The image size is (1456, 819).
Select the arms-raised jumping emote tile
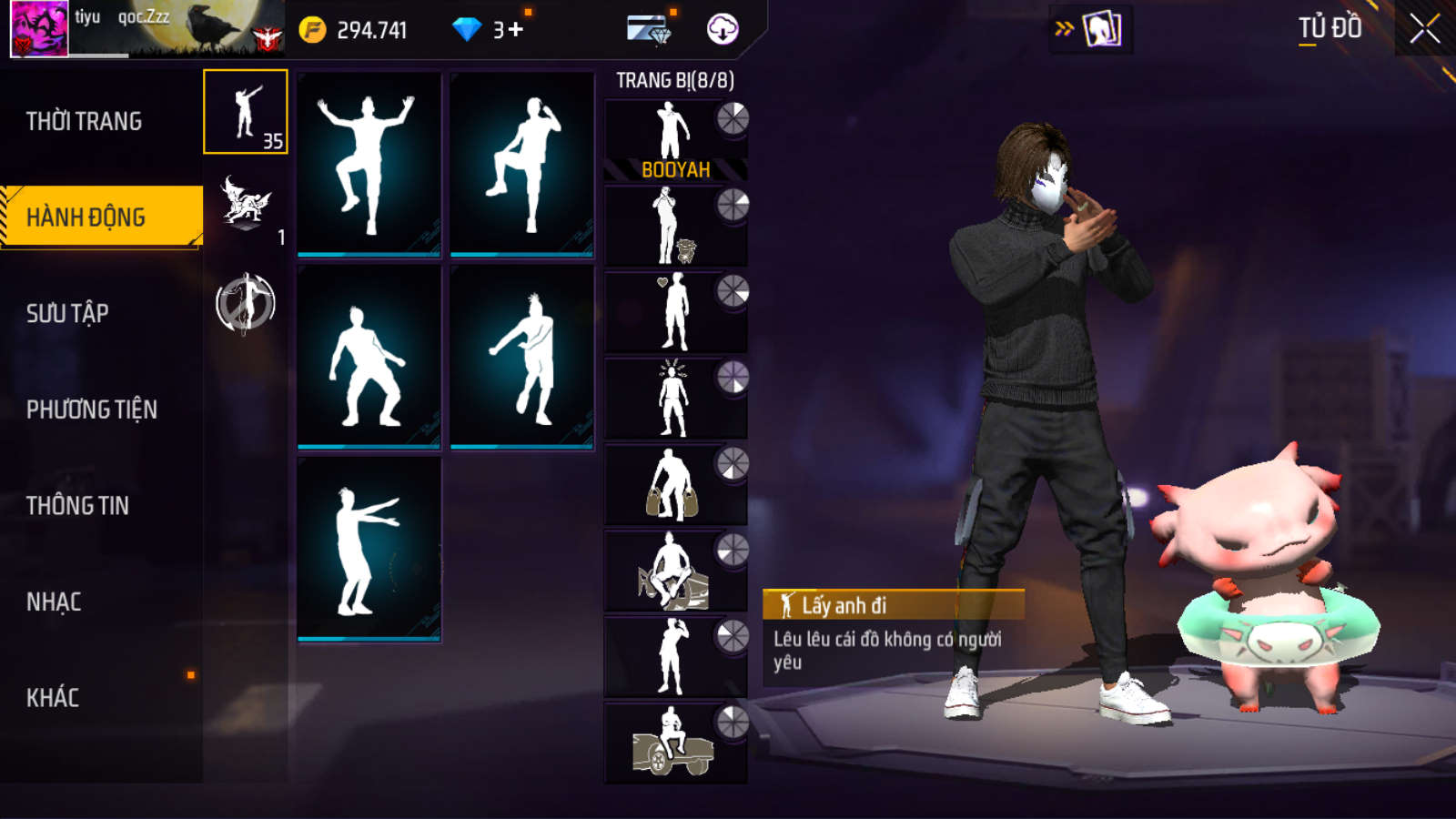pyautogui.click(x=369, y=164)
